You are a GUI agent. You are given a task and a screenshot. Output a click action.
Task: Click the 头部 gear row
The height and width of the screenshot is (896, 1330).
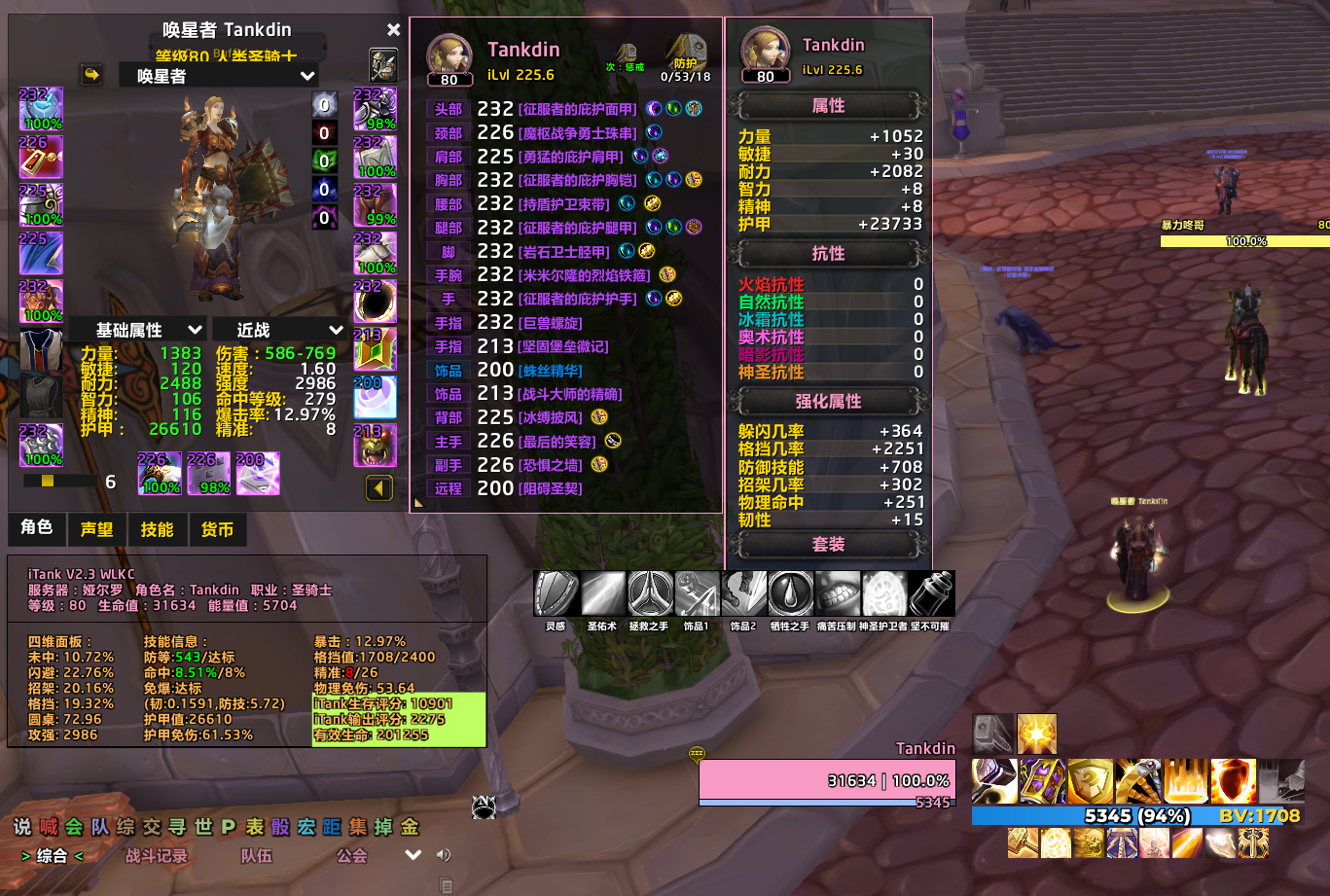click(564, 109)
